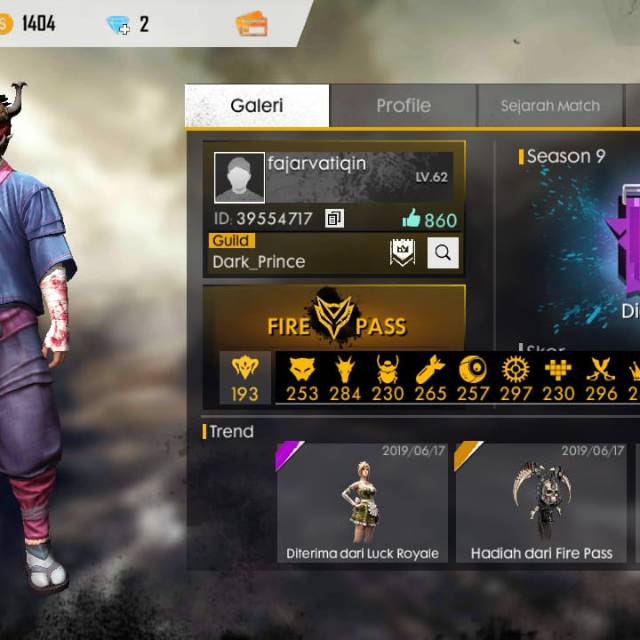View the Hadiah dari Fire Pass item

[541, 503]
